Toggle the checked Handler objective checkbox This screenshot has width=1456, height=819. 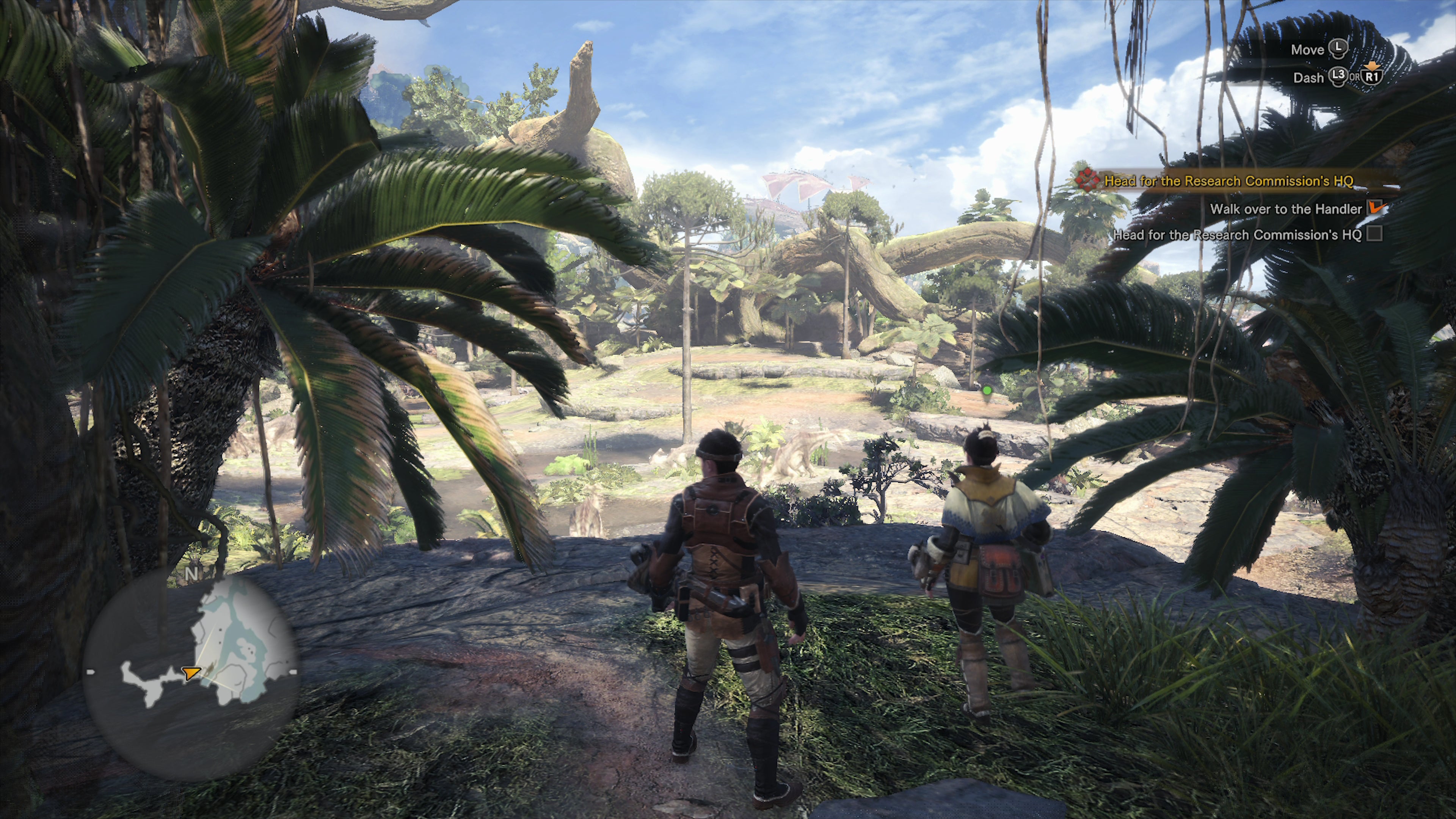(1374, 207)
